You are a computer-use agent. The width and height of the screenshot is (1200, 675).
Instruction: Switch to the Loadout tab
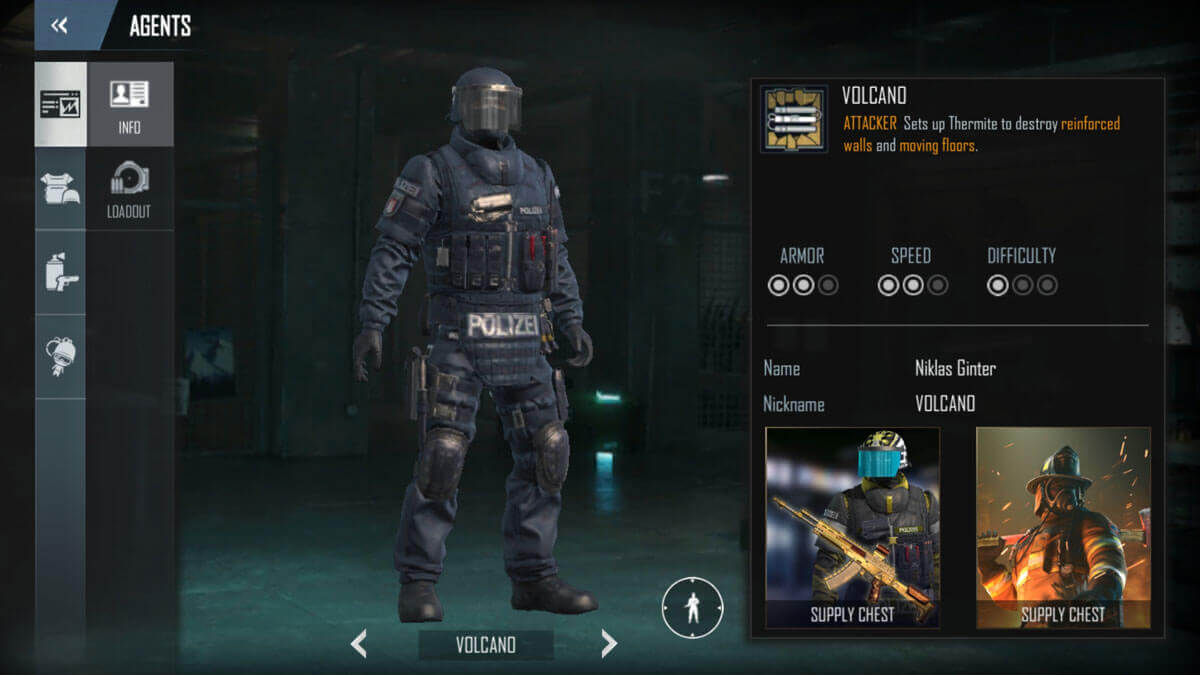(x=129, y=189)
